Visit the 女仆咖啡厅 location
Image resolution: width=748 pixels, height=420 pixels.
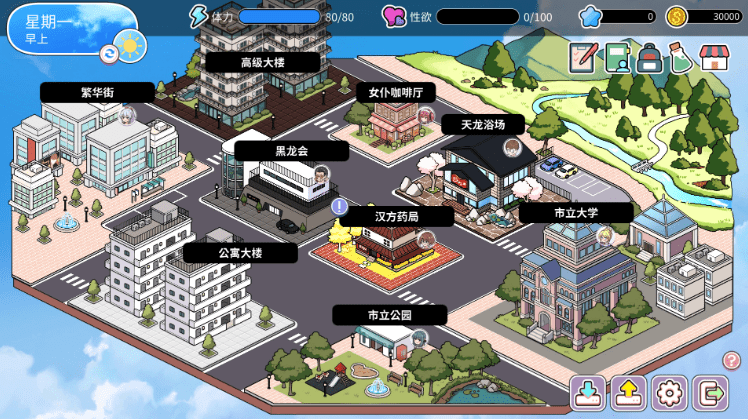(395, 92)
